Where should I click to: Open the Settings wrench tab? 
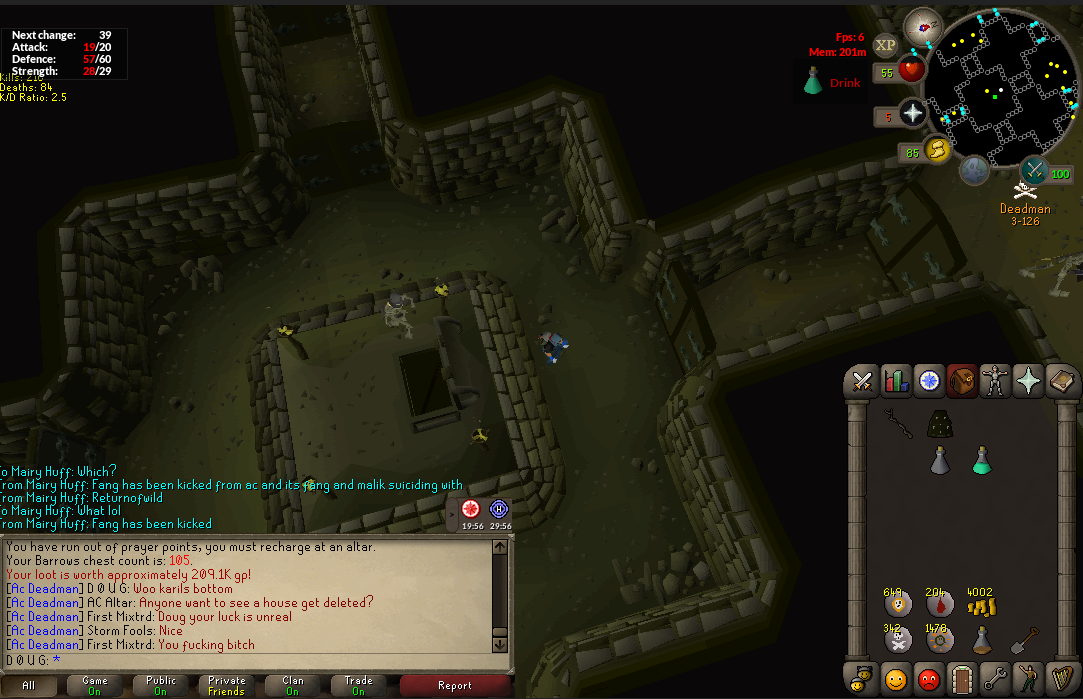coord(994,679)
